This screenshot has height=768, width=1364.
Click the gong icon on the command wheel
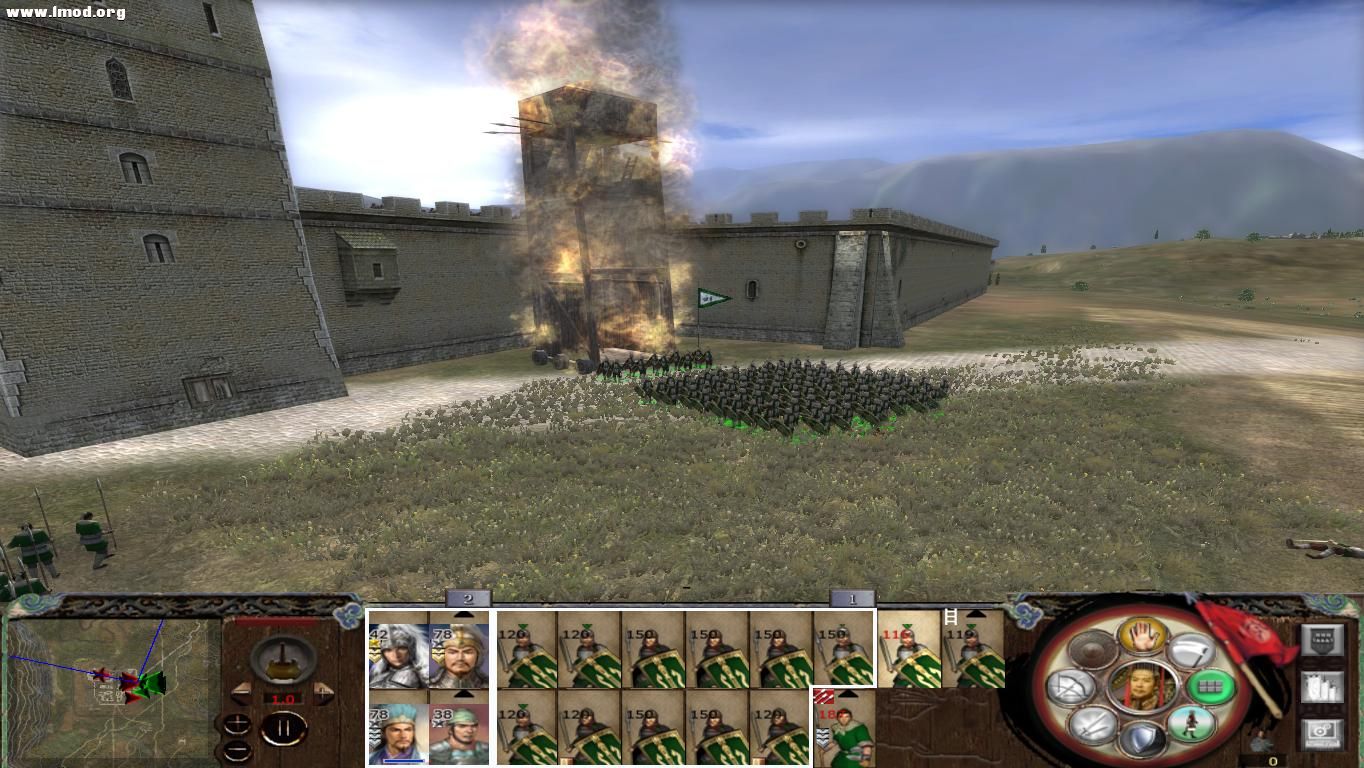tap(1093, 650)
